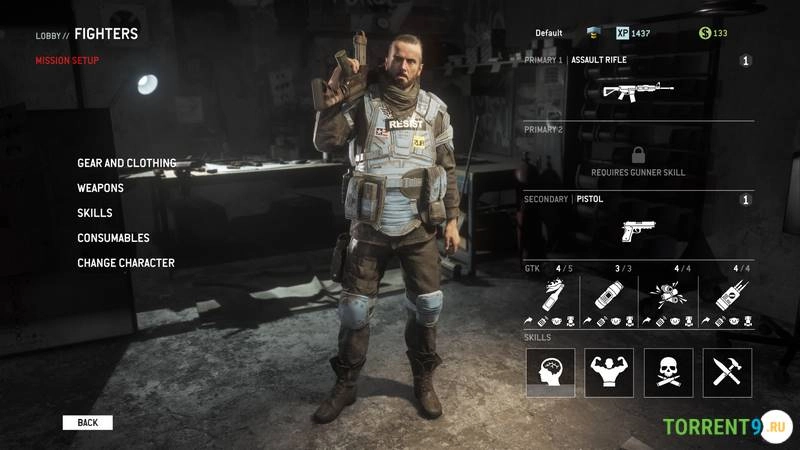Open the Consumables menu

pos(113,238)
